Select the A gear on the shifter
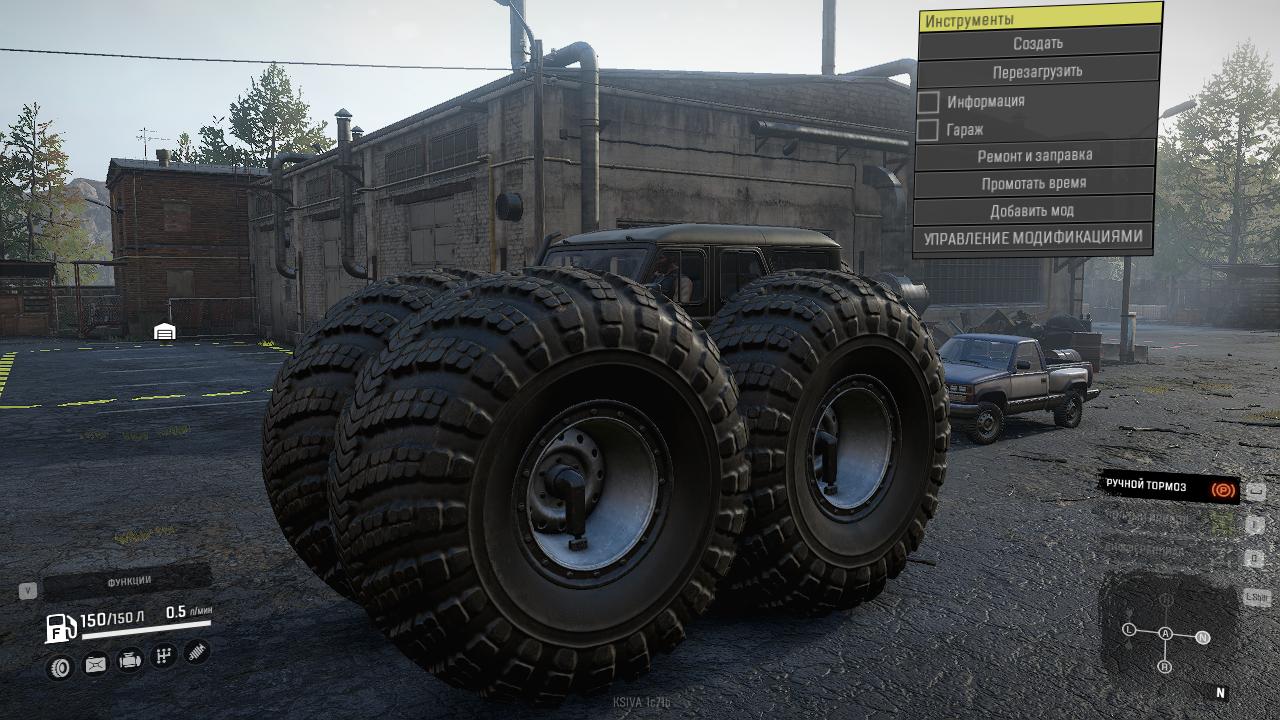 coord(1165,633)
